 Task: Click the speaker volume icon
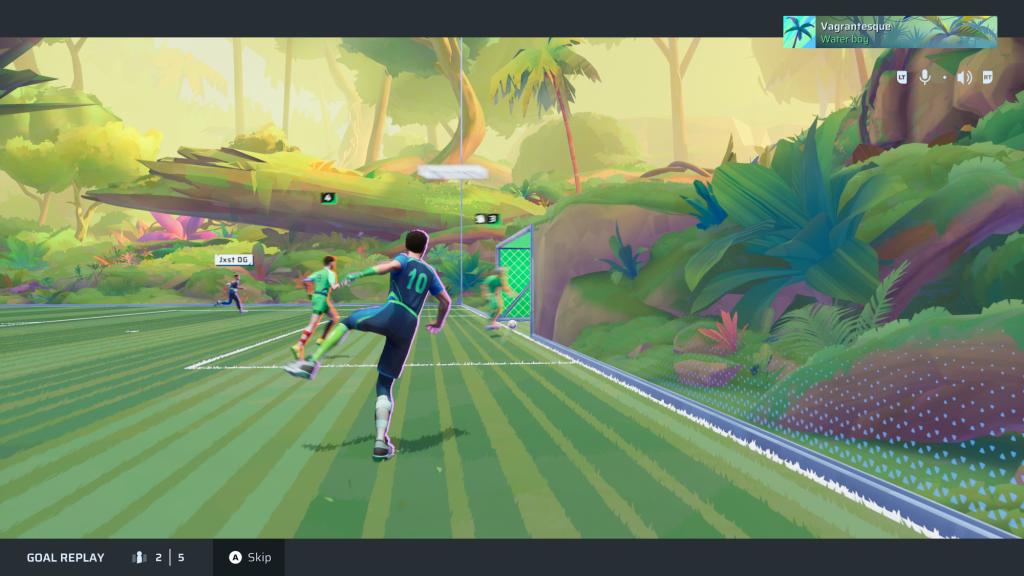(964, 77)
